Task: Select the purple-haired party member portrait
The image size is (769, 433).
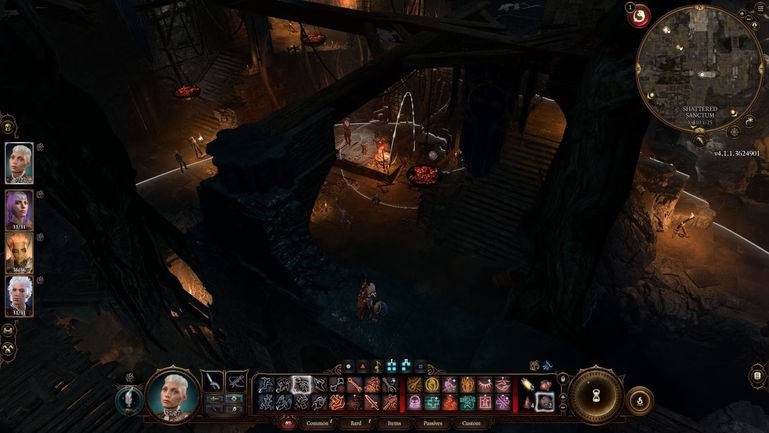Action: tap(19, 210)
